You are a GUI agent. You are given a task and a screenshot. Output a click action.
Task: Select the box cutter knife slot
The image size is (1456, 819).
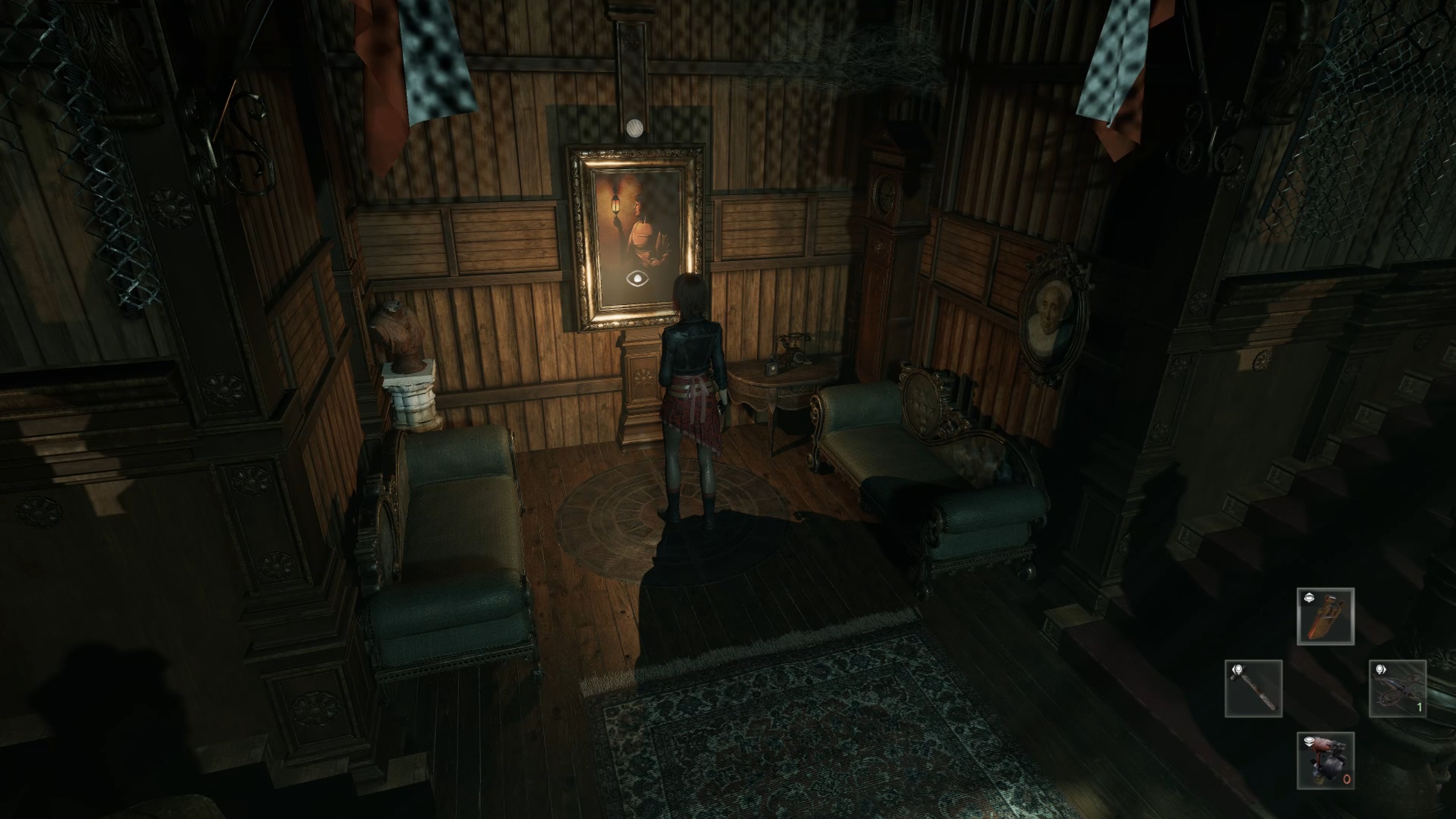(1325, 617)
